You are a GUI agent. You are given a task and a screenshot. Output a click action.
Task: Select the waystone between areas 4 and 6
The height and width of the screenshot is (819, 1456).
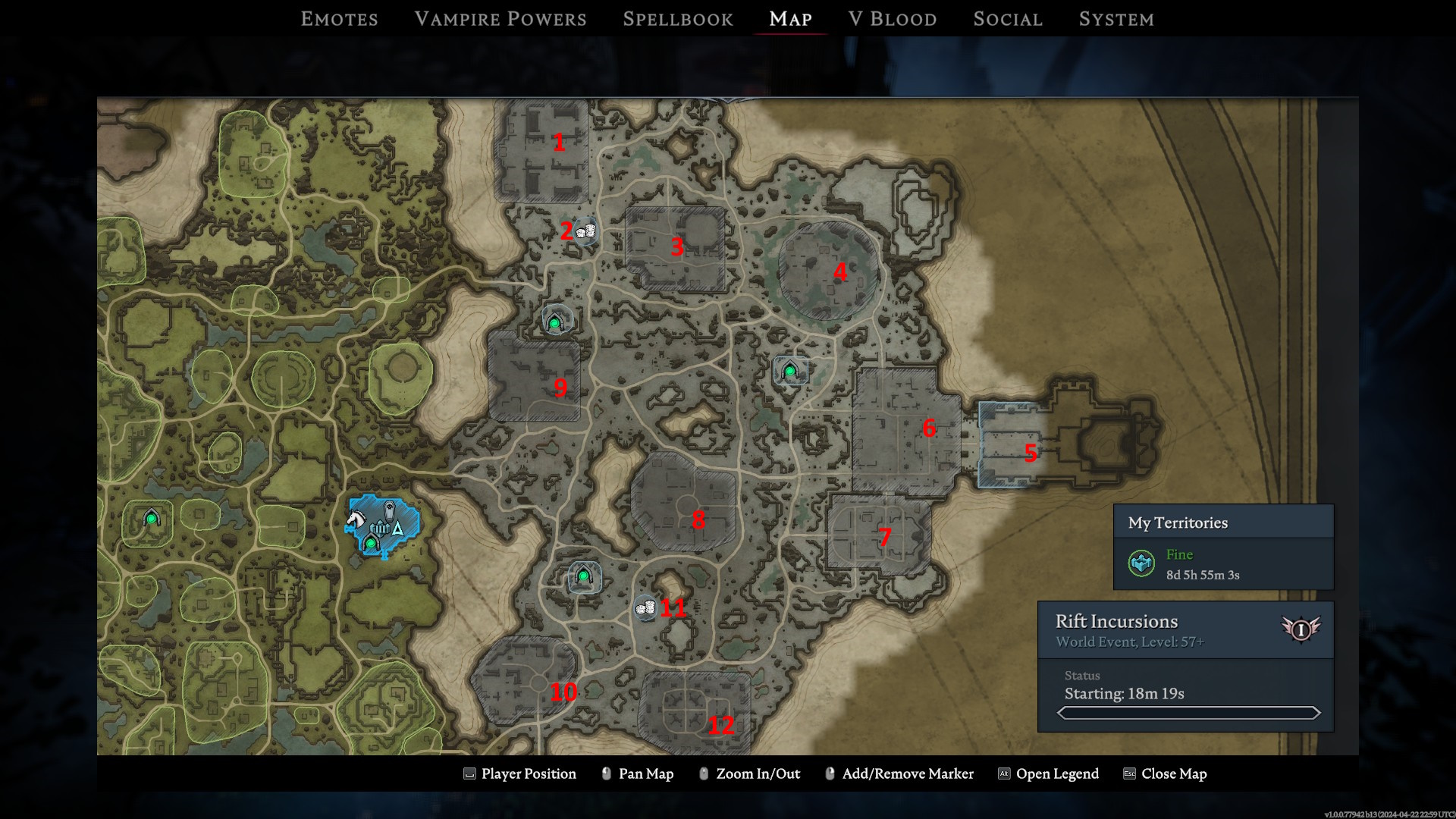click(789, 371)
